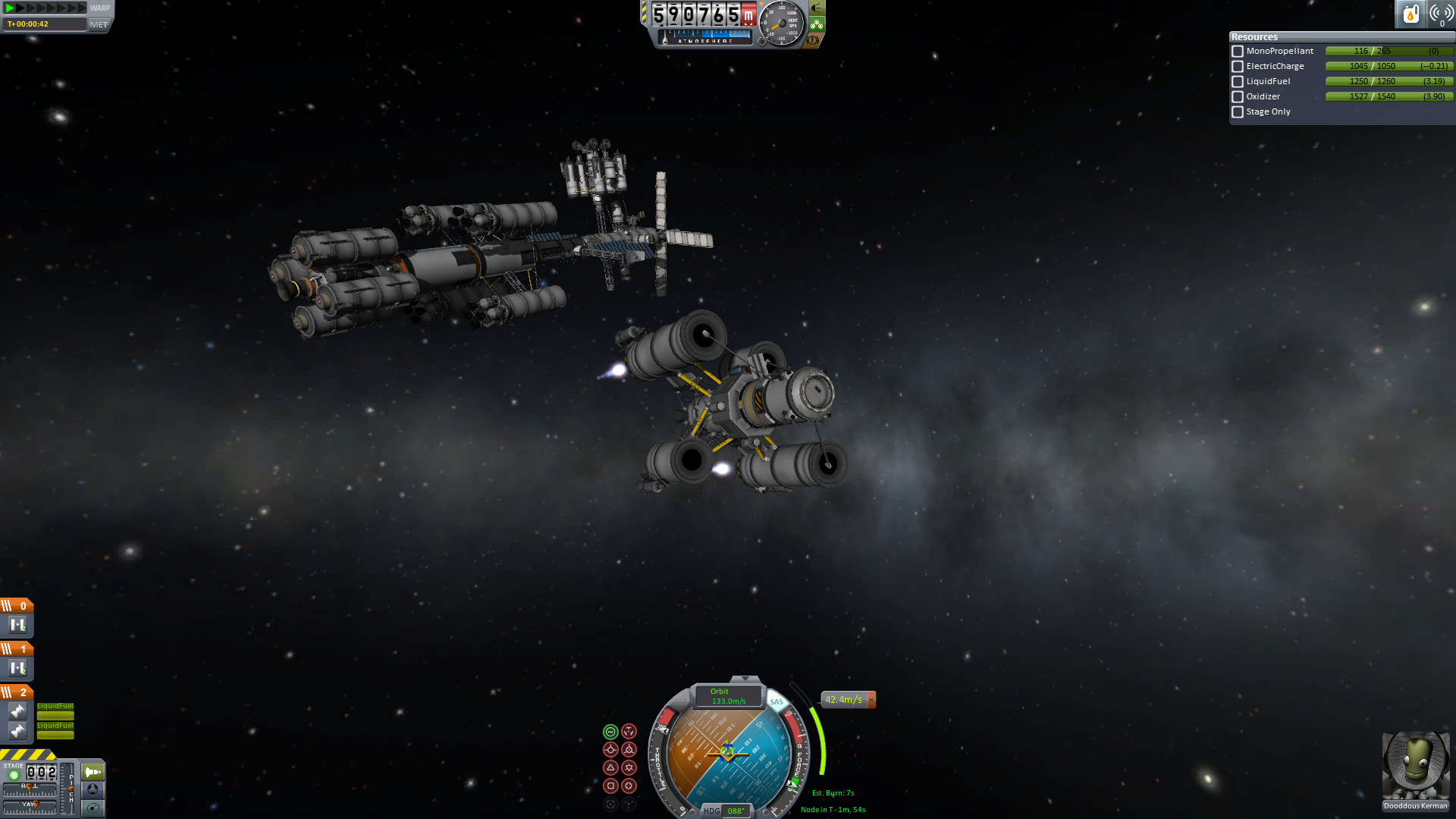Viewport: 1456px width, 819px height.
Task: Open Dooddous Kerman crew portrait
Action: (x=1415, y=766)
